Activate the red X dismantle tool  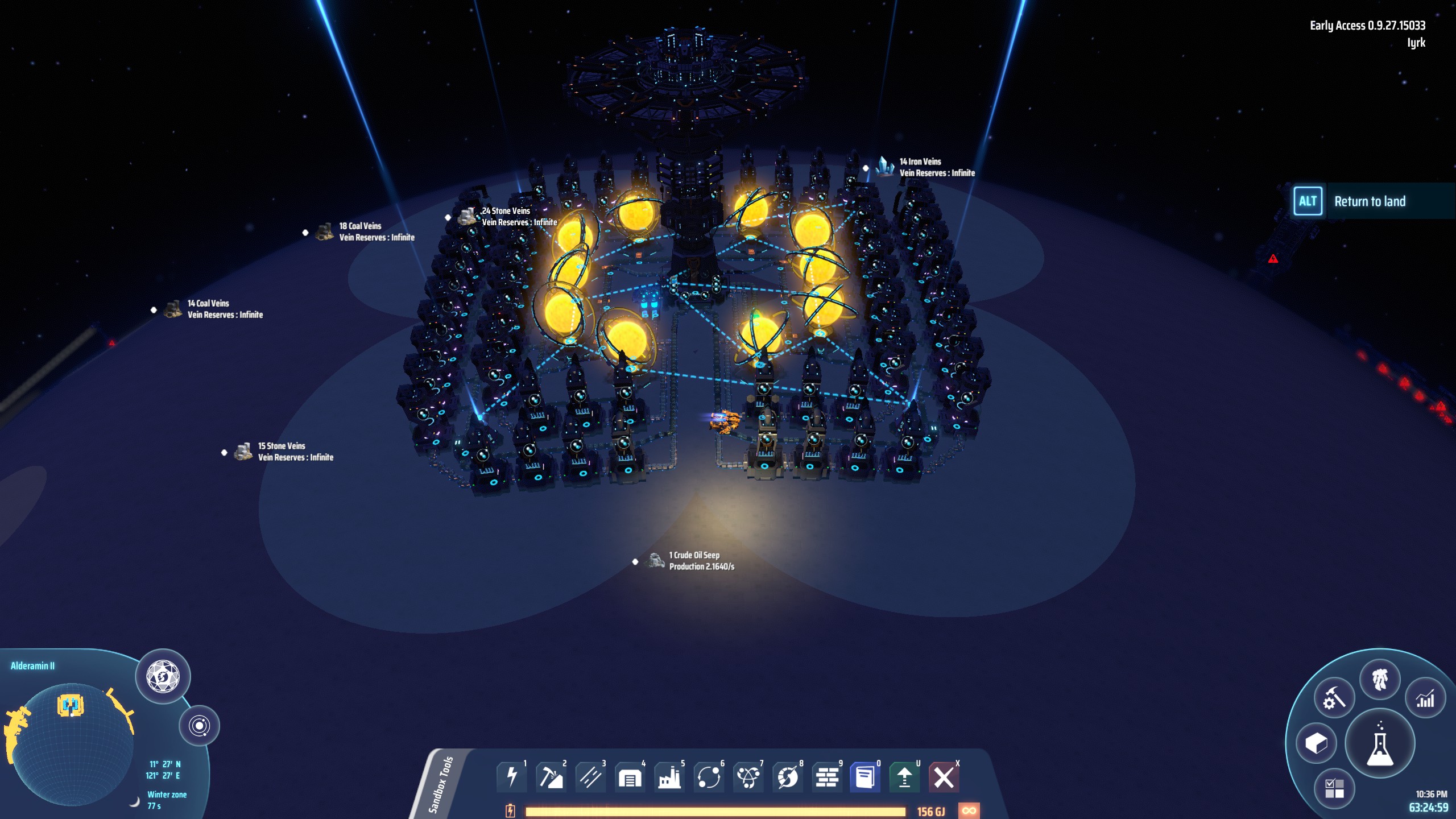[944, 777]
